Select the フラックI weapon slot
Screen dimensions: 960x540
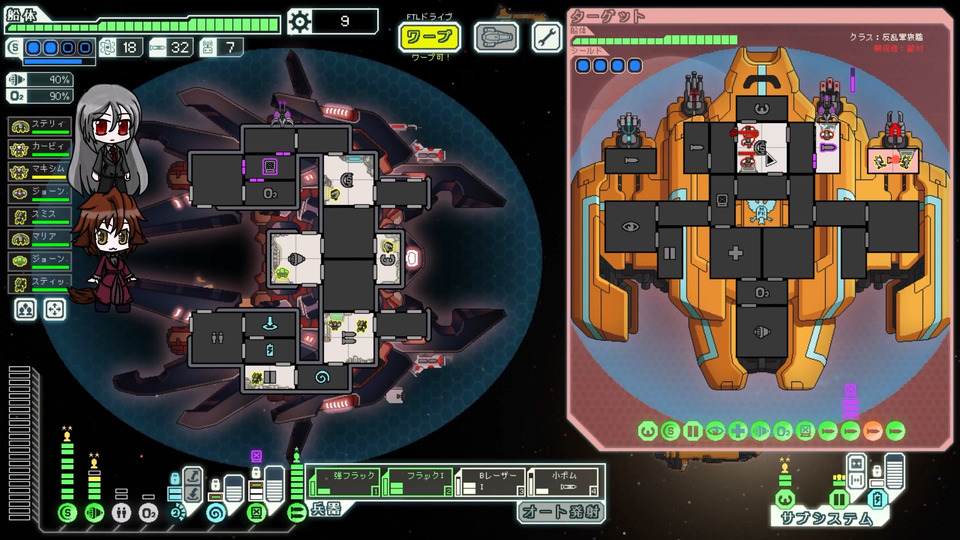[x=417, y=482]
